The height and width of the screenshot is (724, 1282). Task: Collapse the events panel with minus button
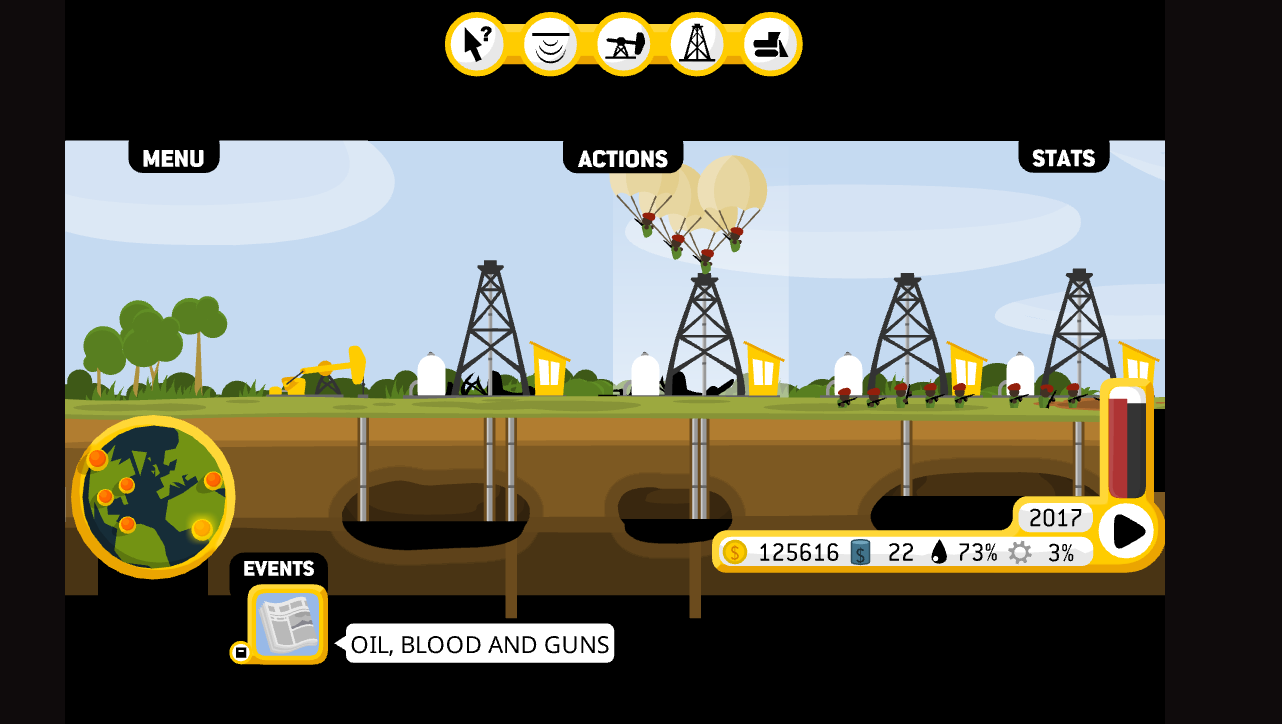click(x=240, y=652)
